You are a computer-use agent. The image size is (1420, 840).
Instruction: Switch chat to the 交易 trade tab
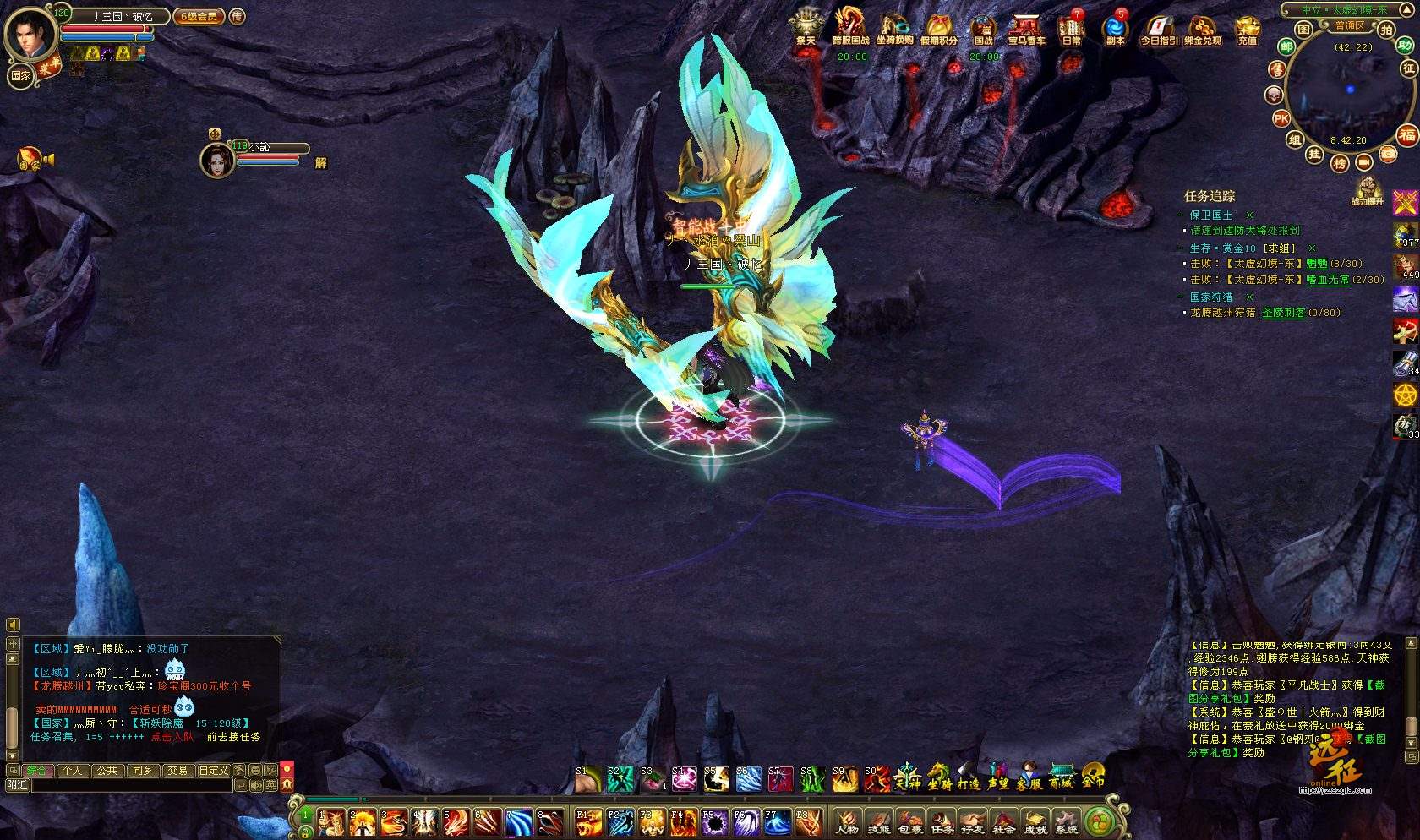click(177, 770)
